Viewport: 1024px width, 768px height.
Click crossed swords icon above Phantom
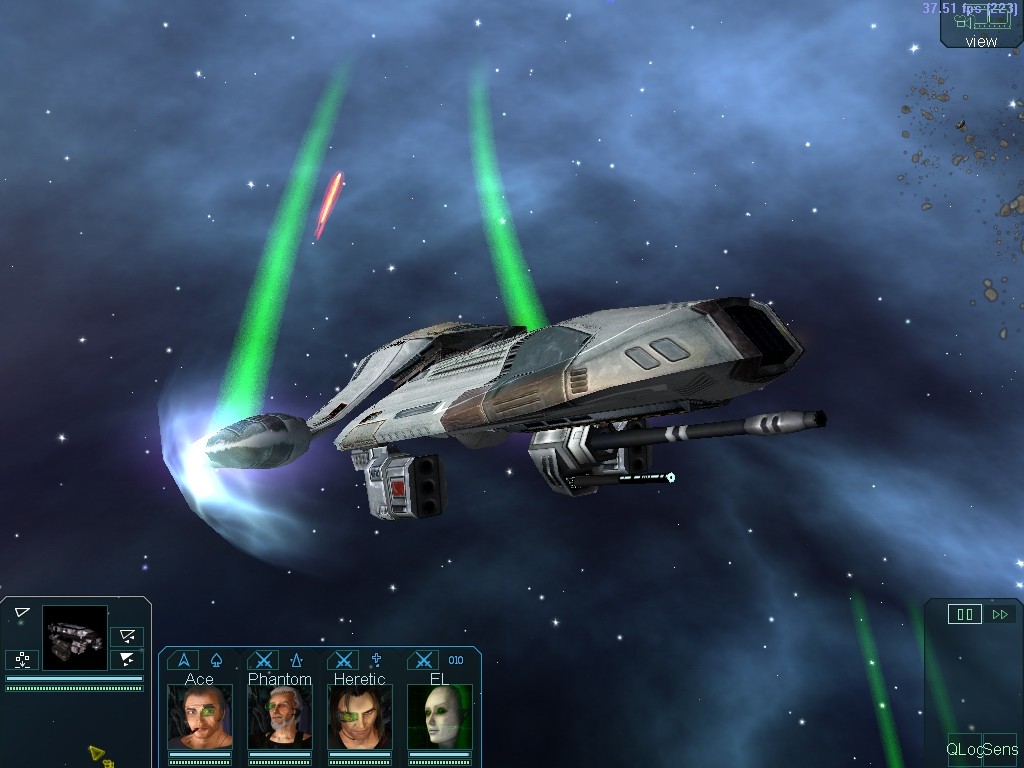point(263,660)
